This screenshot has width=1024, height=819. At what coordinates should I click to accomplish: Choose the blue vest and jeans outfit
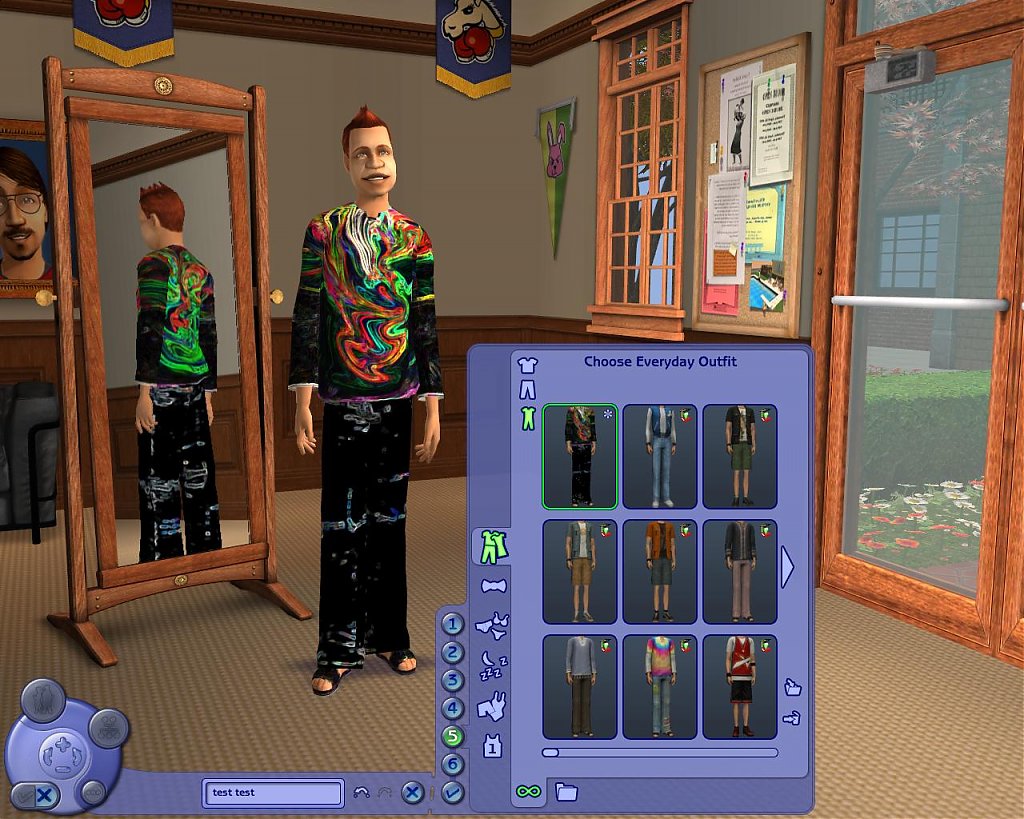(659, 456)
